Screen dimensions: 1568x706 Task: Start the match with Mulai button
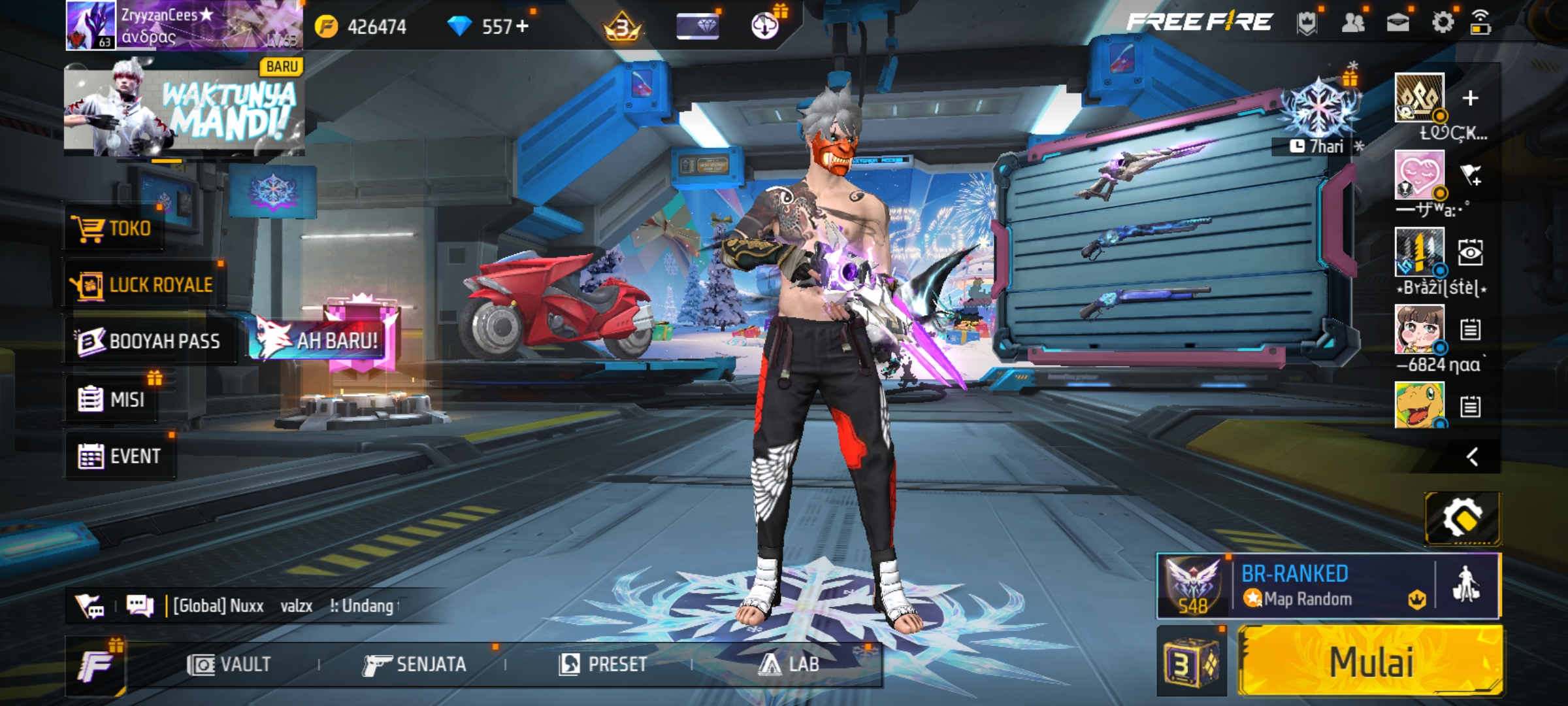(1371, 662)
